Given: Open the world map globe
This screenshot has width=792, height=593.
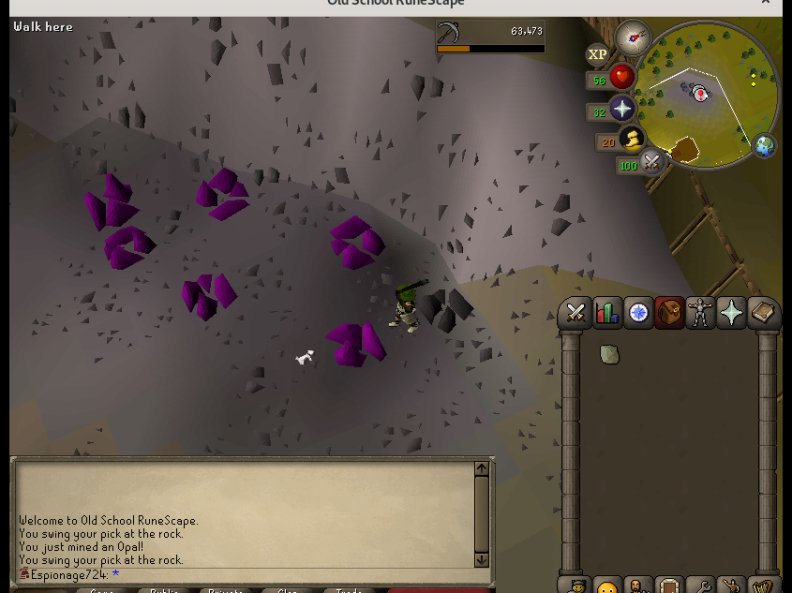Looking at the screenshot, I should (765, 146).
